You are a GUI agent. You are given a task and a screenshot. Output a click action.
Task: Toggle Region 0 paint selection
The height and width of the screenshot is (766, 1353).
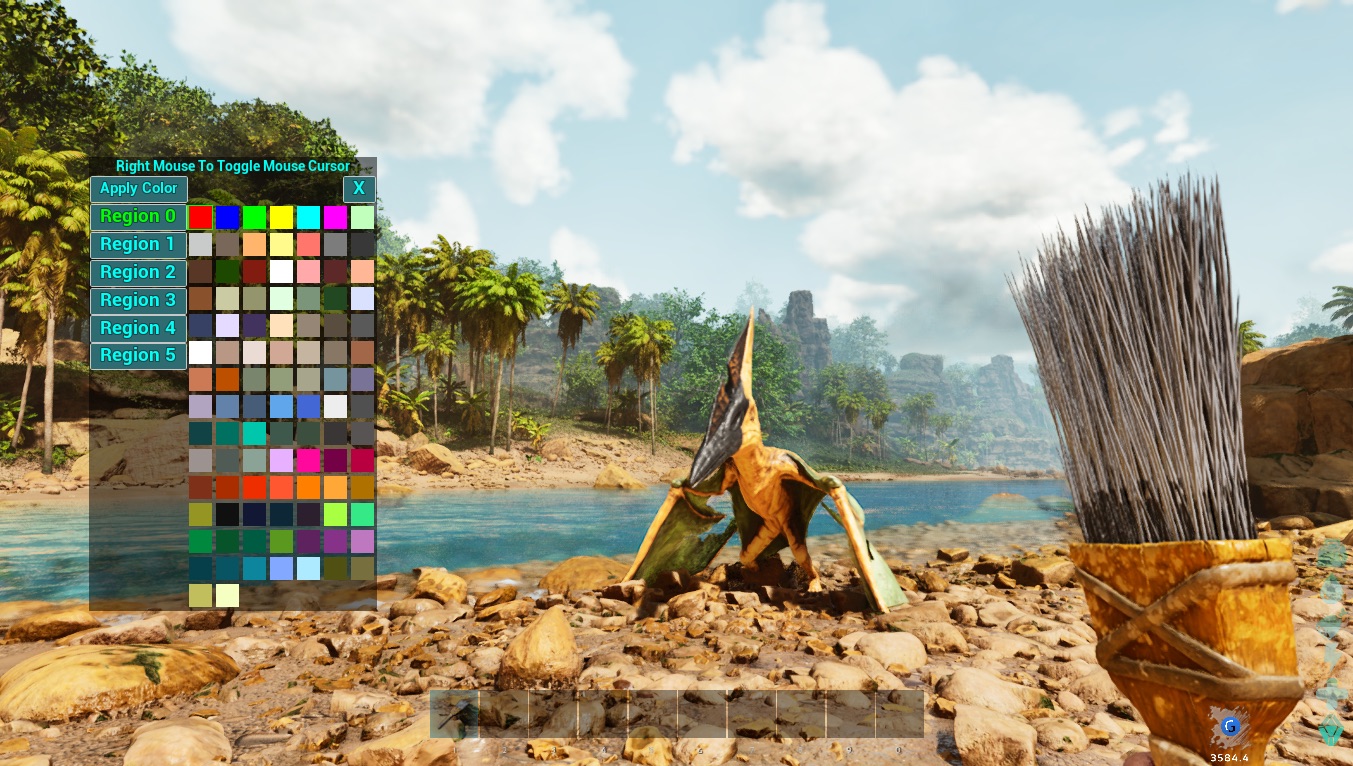[138, 216]
